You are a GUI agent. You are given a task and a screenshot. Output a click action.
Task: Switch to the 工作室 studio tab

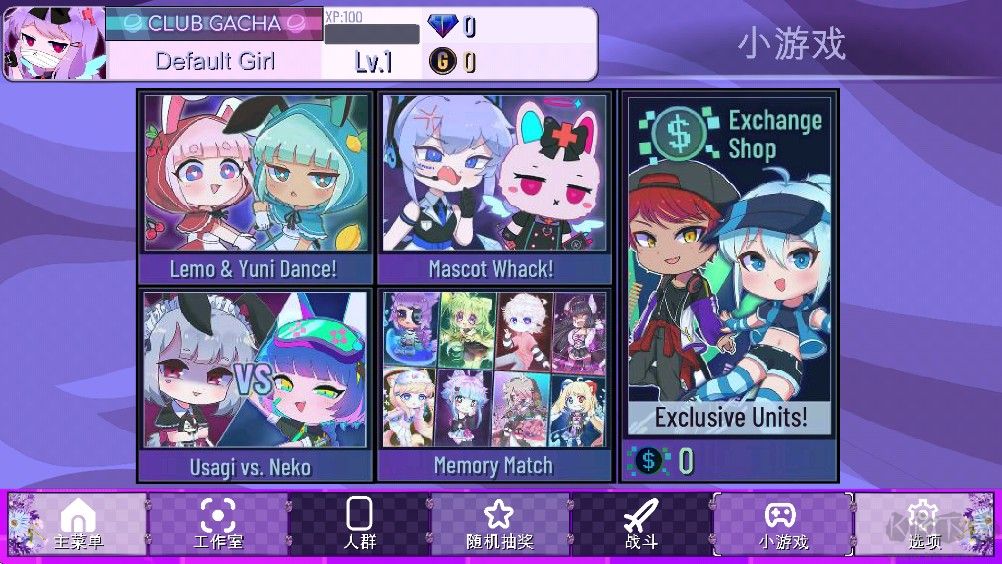(x=218, y=525)
